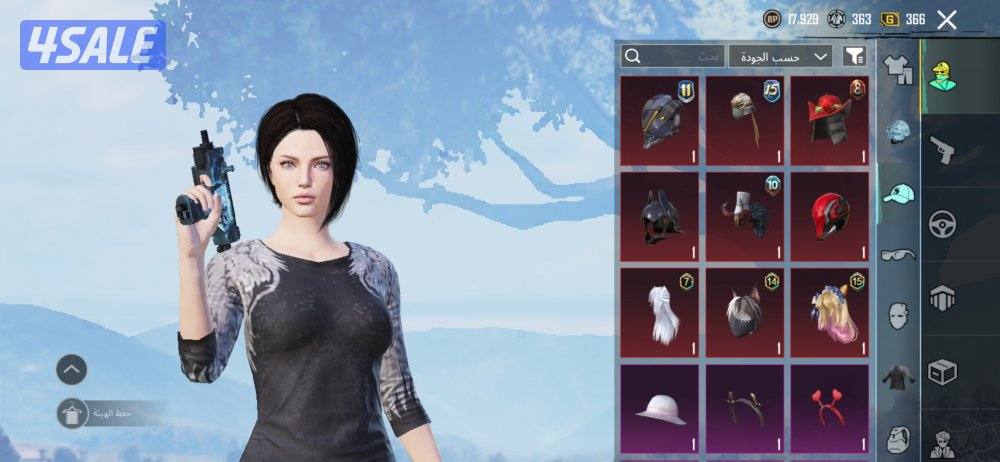Viewport: 1000px width, 462px height.
Task: Open the inventory filter options
Action: point(854,57)
